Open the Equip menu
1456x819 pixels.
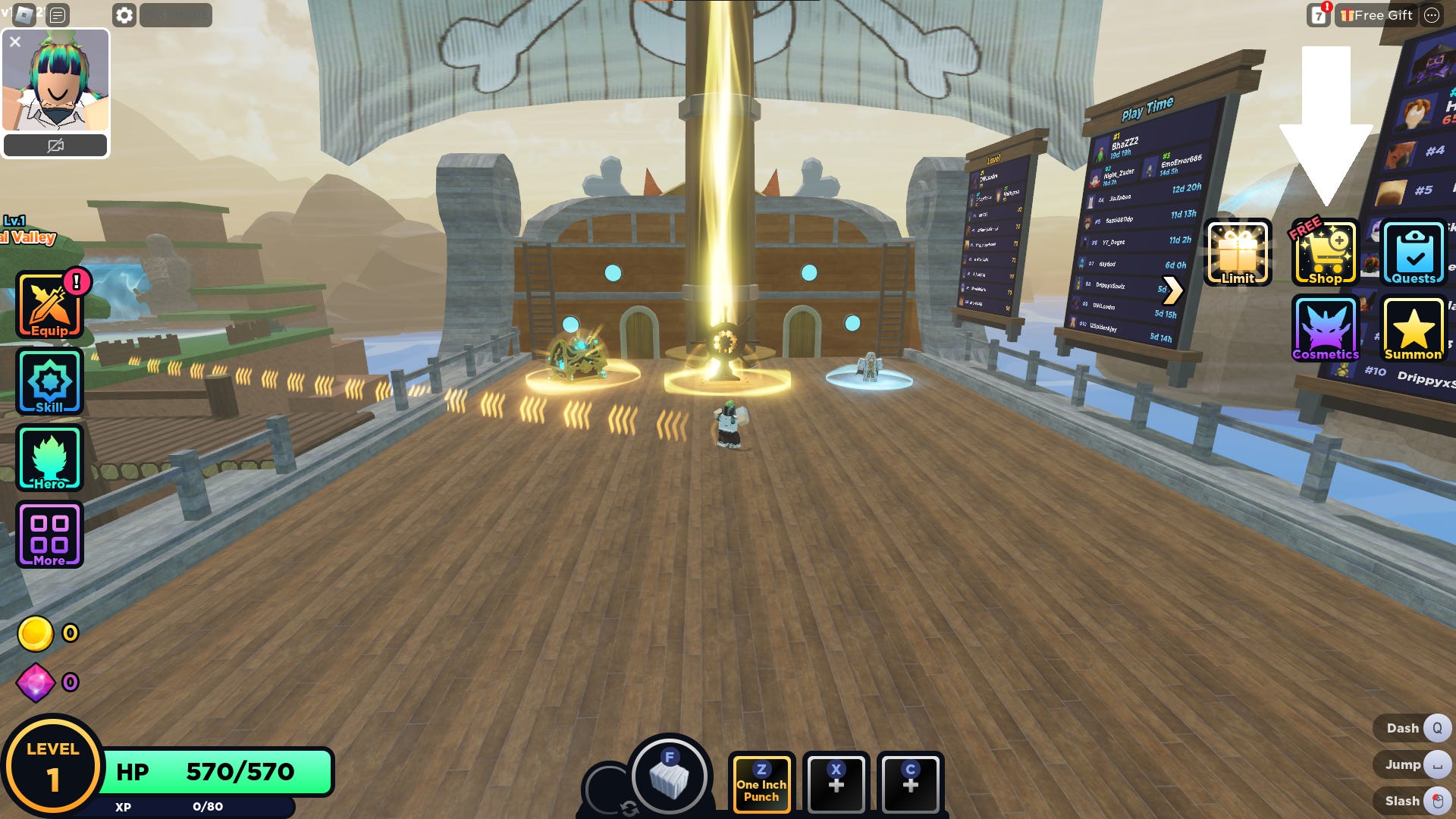(50, 306)
